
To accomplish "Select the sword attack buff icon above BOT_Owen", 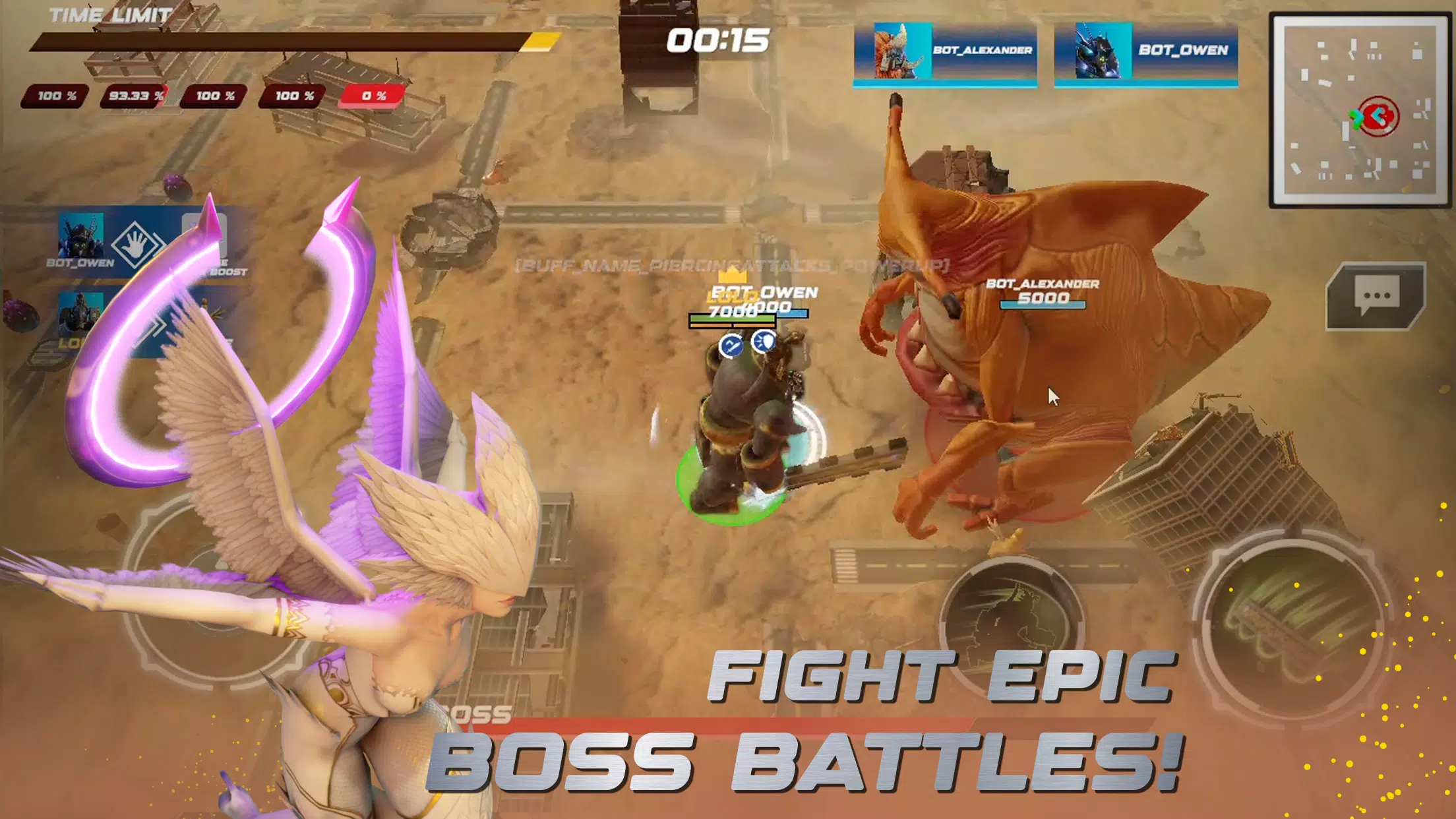I will click(732, 344).
